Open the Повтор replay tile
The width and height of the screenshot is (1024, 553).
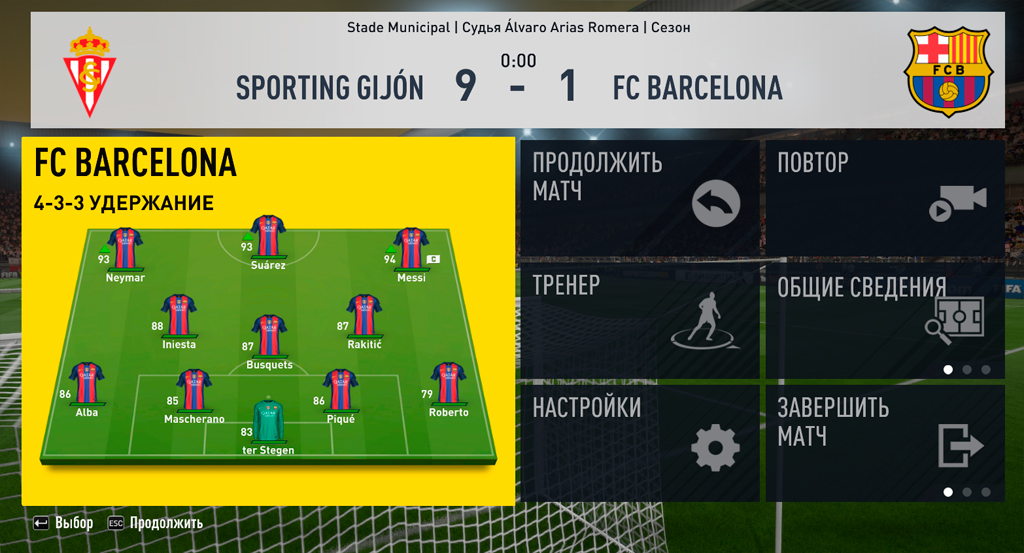pyautogui.click(x=884, y=197)
